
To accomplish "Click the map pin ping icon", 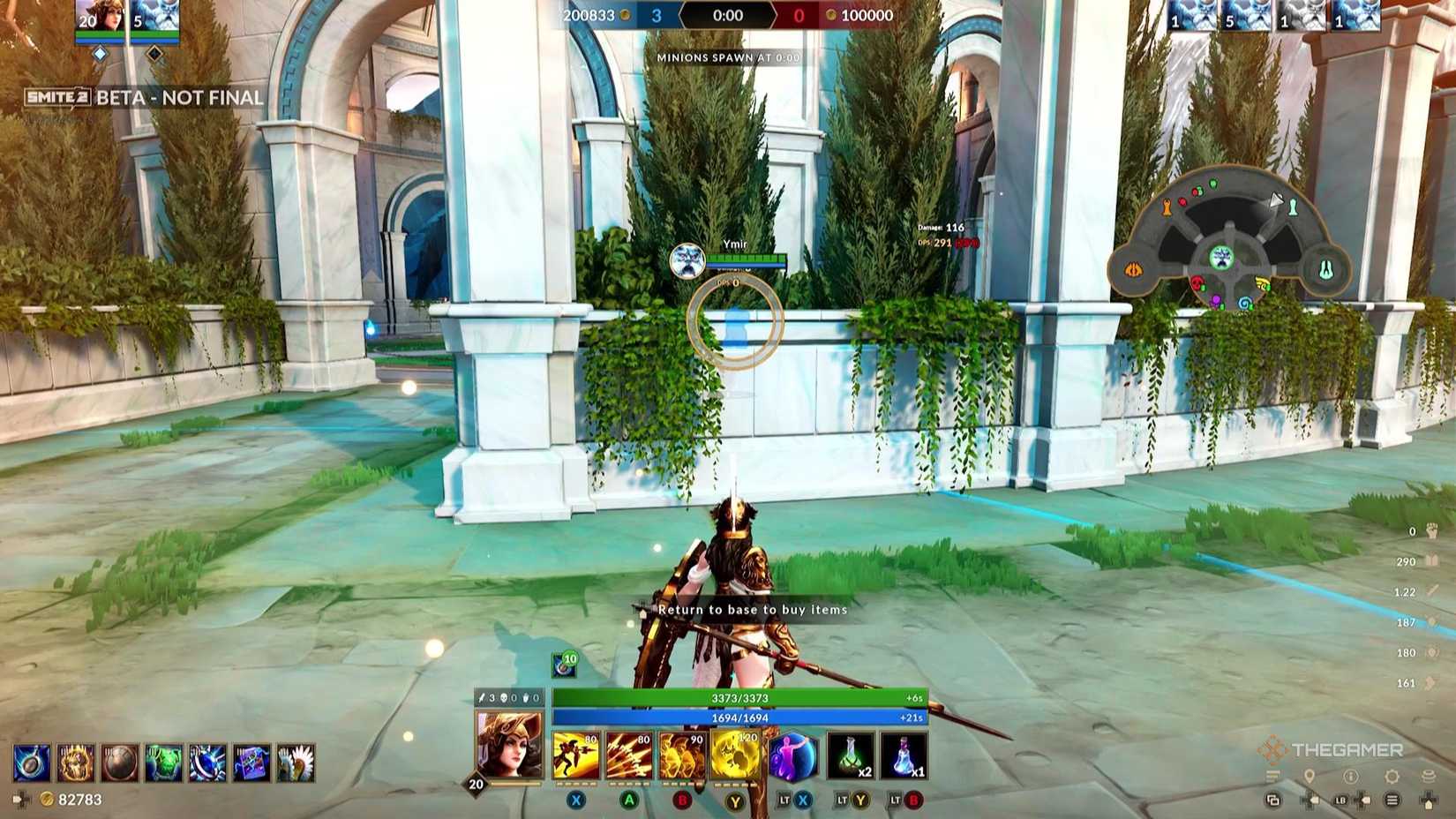I will (x=1309, y=776).
